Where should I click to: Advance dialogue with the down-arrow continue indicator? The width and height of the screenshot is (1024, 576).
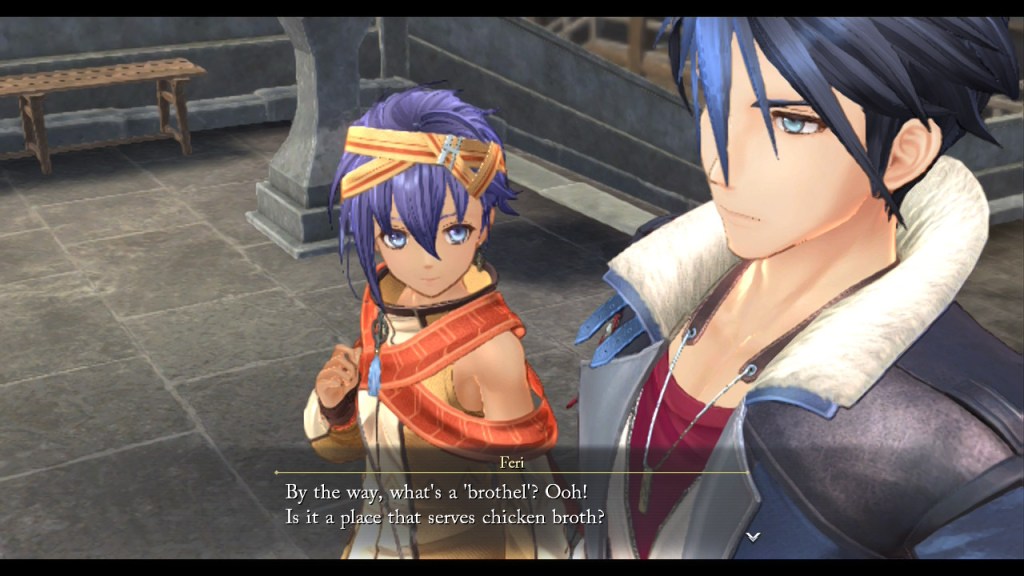tap(753, 537)
